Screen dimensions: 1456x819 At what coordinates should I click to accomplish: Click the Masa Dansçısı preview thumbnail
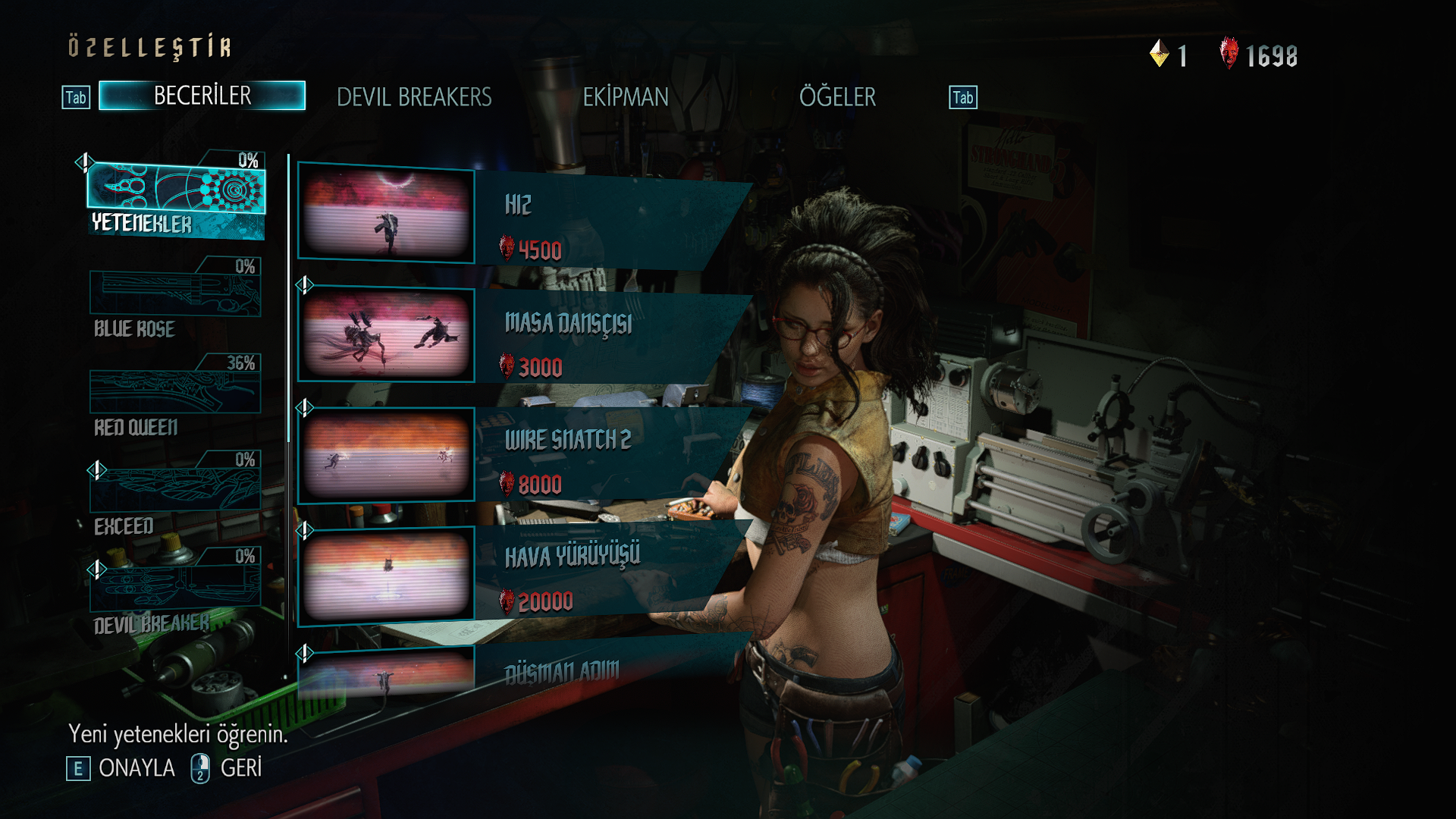pos(386,334)
